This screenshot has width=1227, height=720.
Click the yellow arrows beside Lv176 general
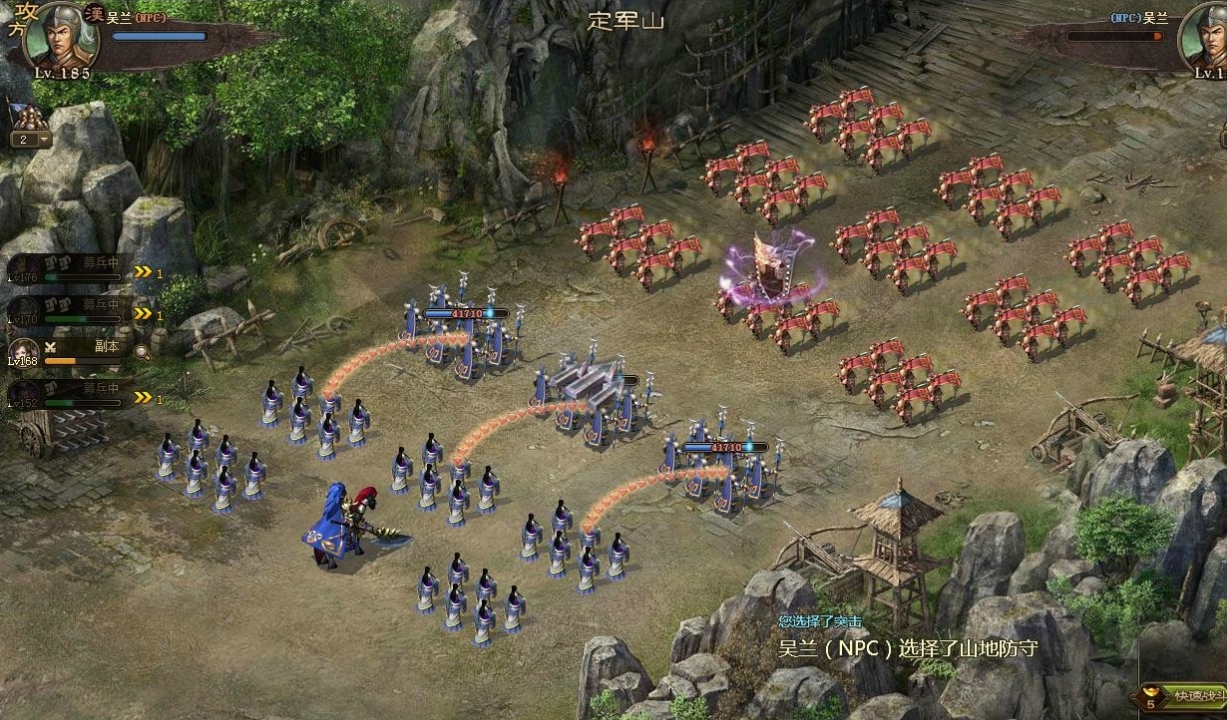coord(144,272)
